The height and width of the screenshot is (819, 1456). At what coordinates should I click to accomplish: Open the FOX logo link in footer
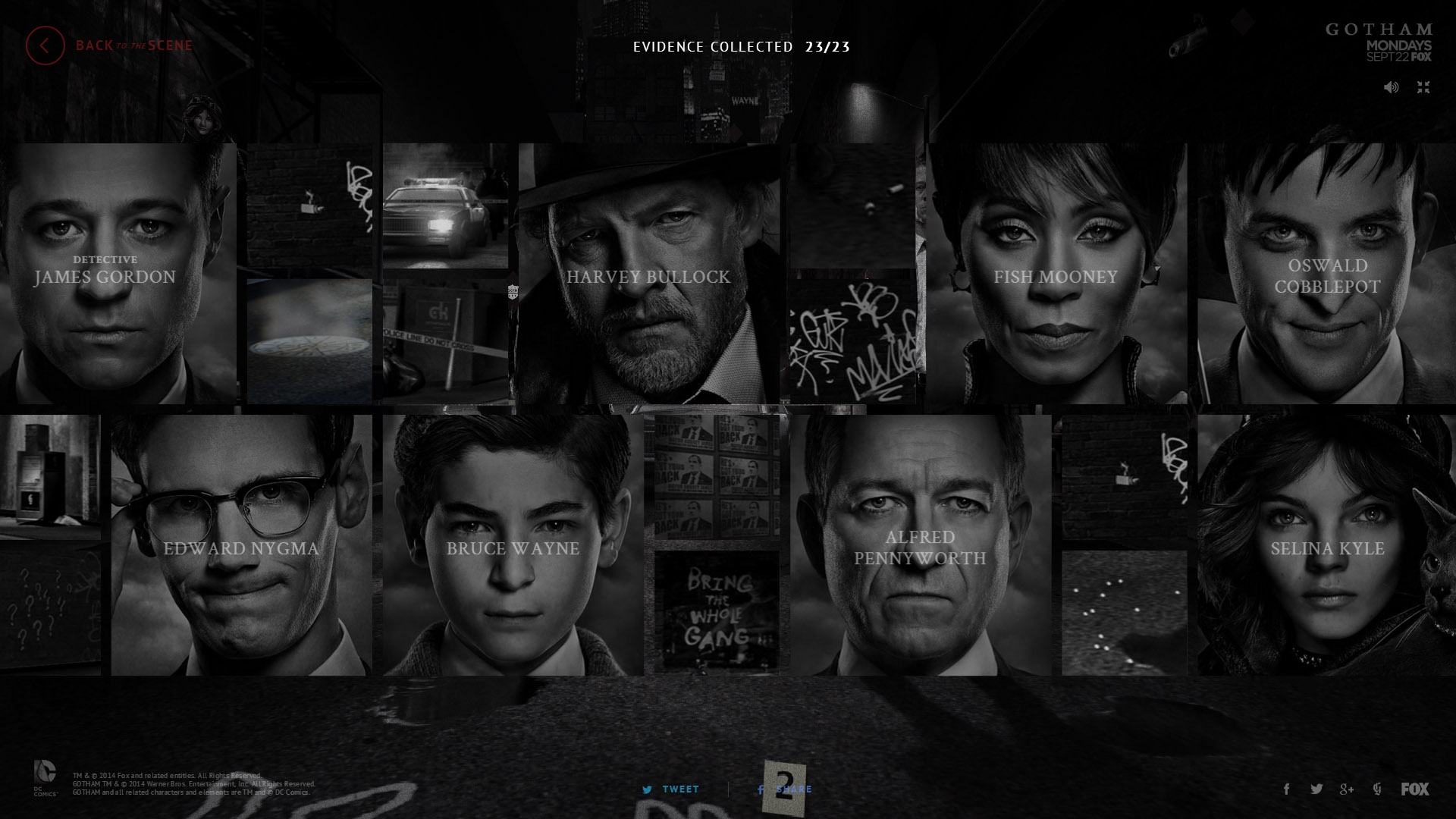click(x=1414, y=789)
